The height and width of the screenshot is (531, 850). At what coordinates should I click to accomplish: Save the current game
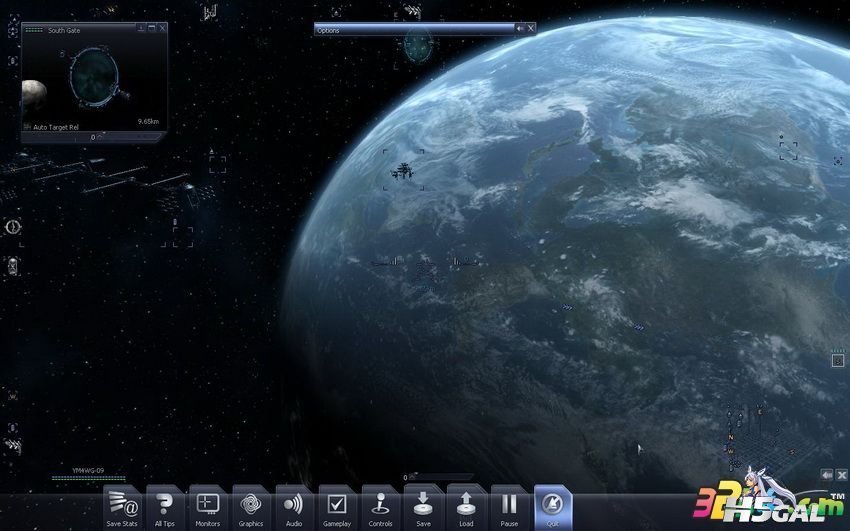tap(423, 506)
